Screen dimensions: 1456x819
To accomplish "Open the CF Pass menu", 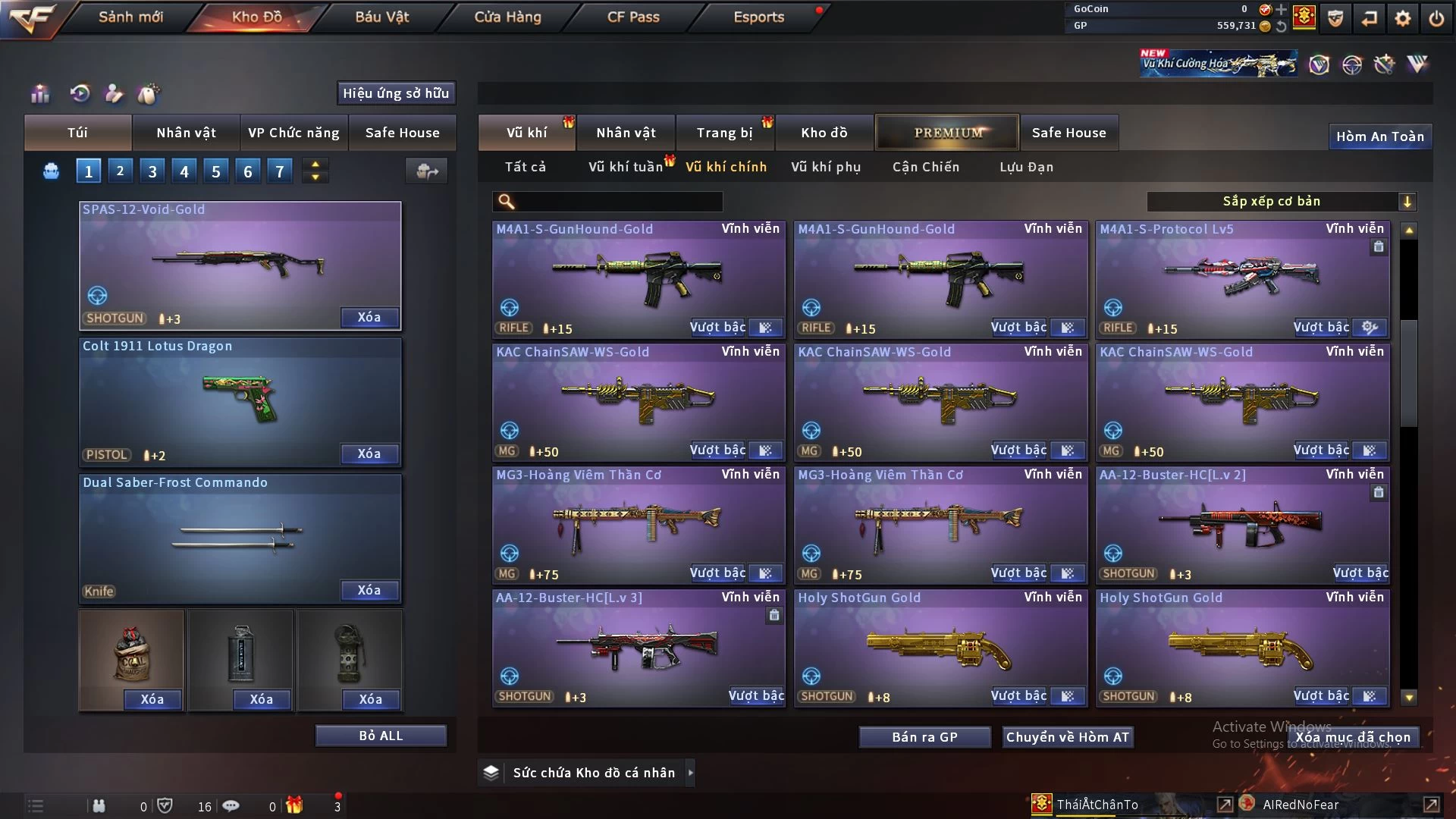I will pyautogui.click(x=633, y=17).
